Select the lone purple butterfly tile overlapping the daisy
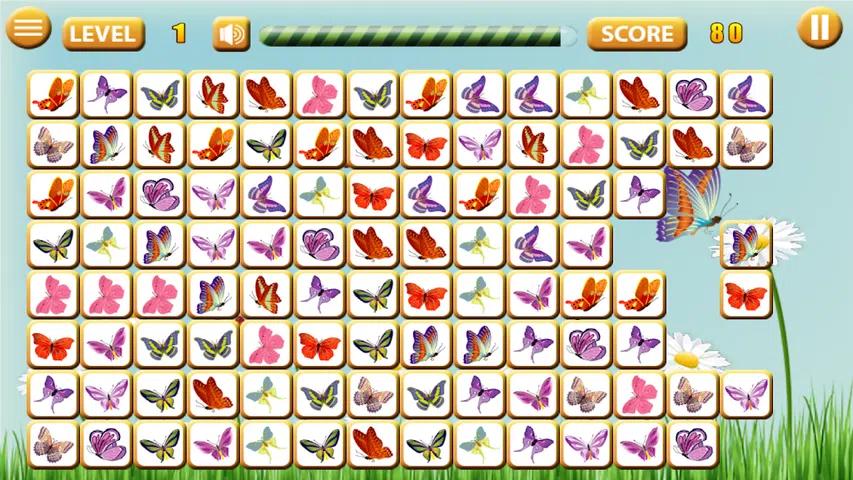Image resolution: width=853 pixels, height=480 pixels. (746, 245)
